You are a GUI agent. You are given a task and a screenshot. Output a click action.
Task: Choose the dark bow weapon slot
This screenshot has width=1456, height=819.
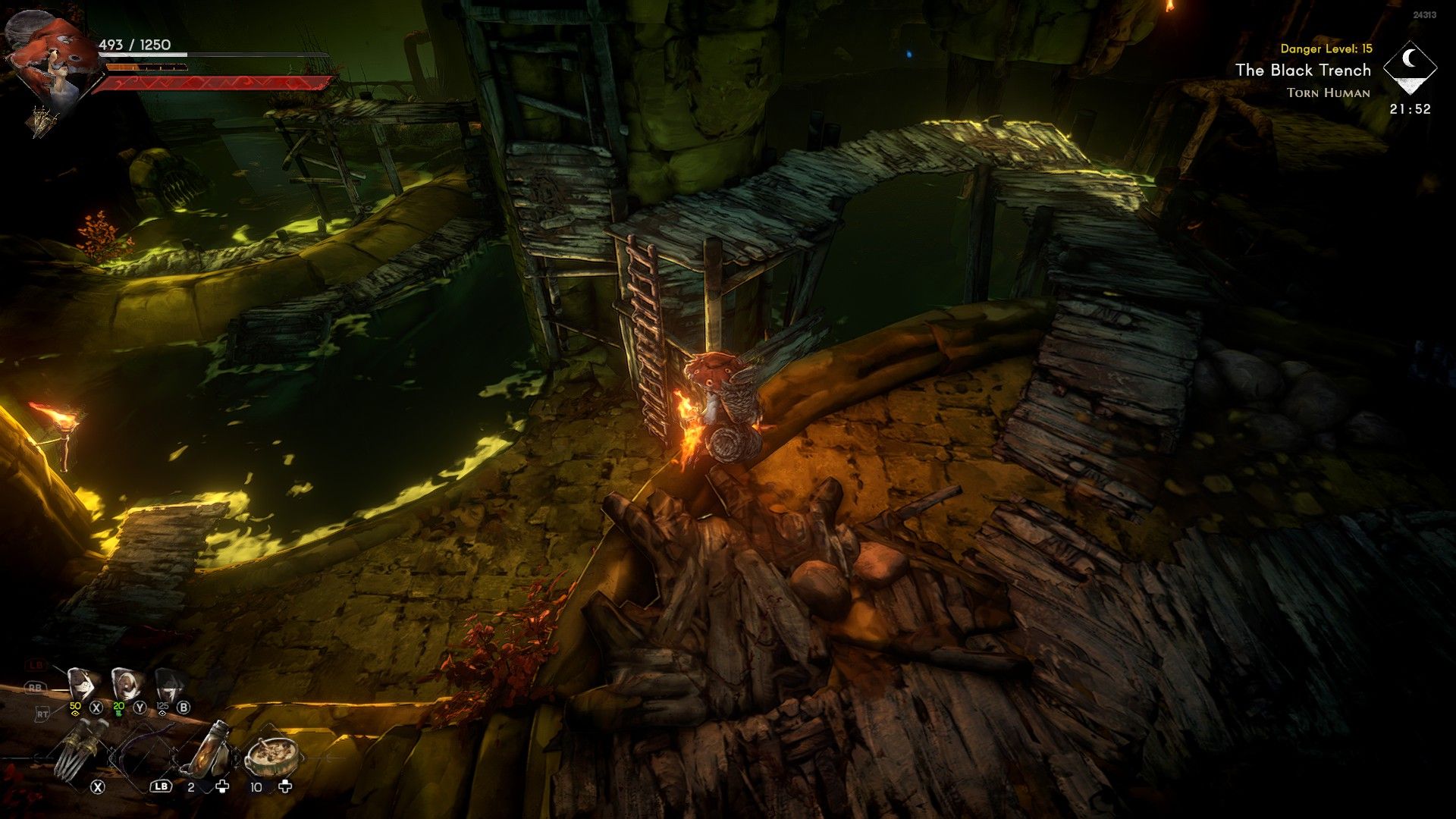(x=146, y=751)
